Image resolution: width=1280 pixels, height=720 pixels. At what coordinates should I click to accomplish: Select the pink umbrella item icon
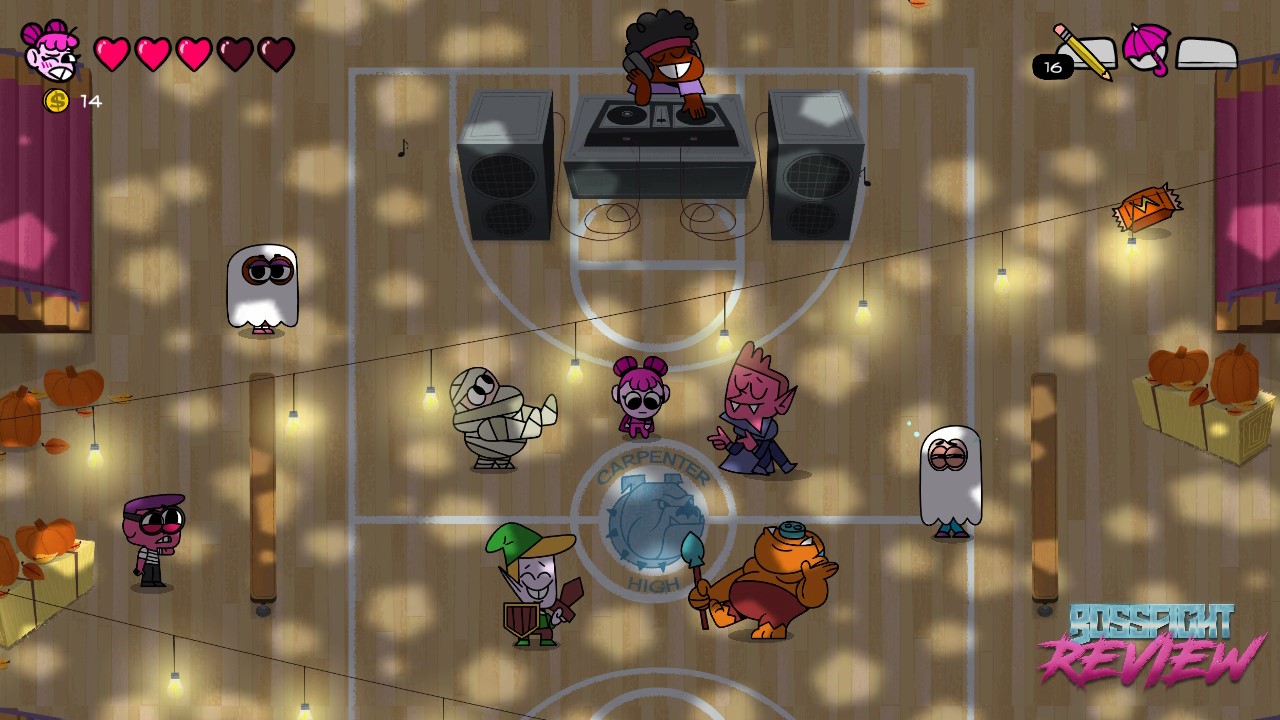[x=1146, y=49]
